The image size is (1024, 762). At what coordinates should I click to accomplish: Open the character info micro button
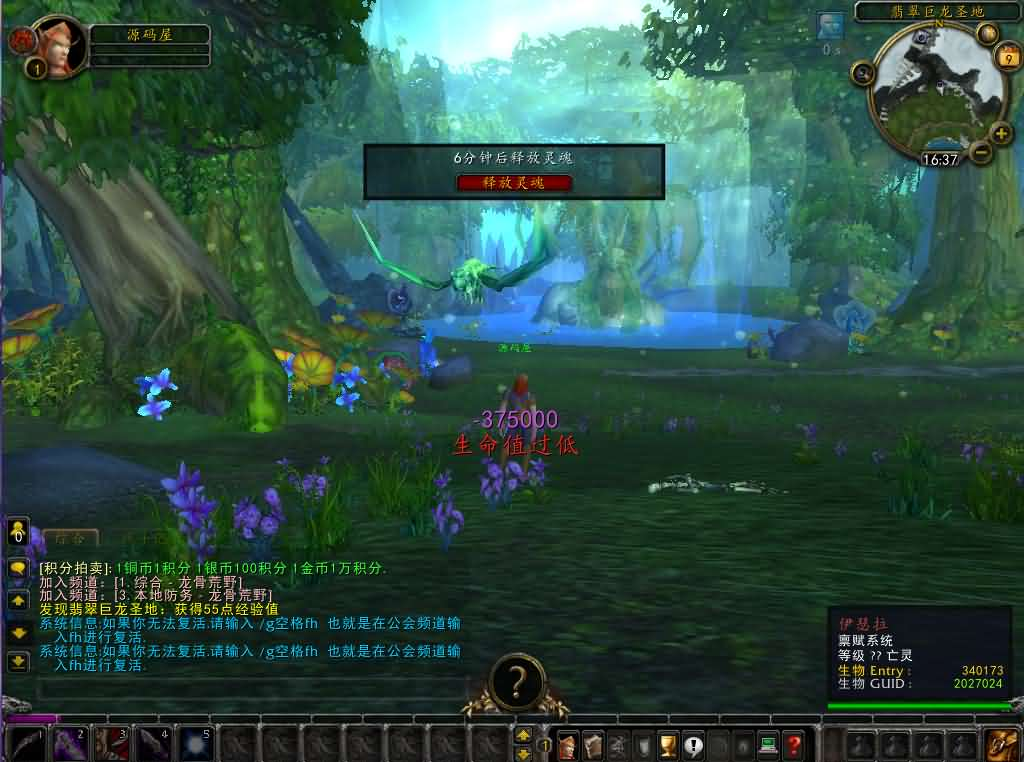coord(568,744)
